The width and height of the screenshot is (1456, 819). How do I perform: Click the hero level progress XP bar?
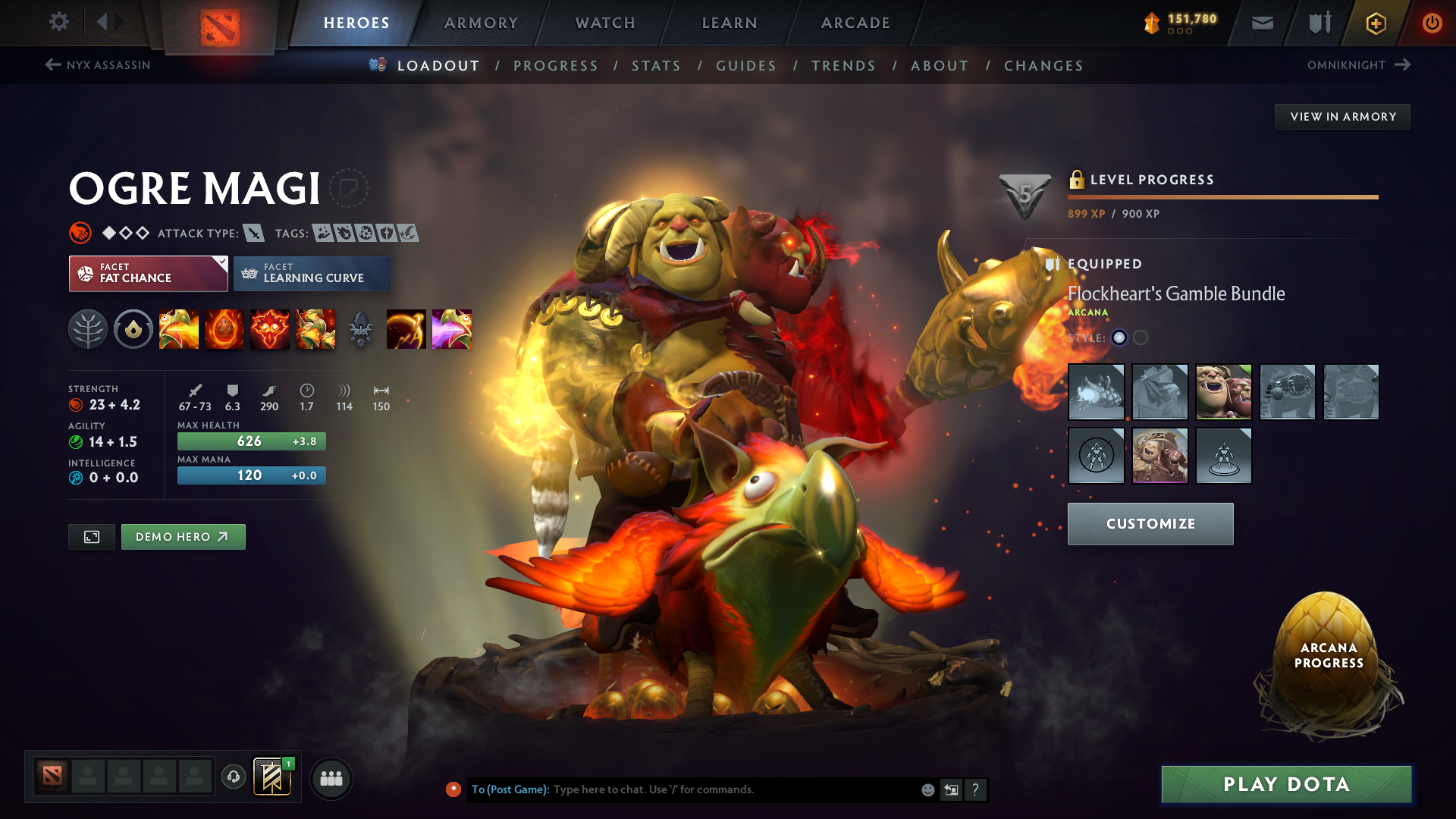coord(1221,196)
